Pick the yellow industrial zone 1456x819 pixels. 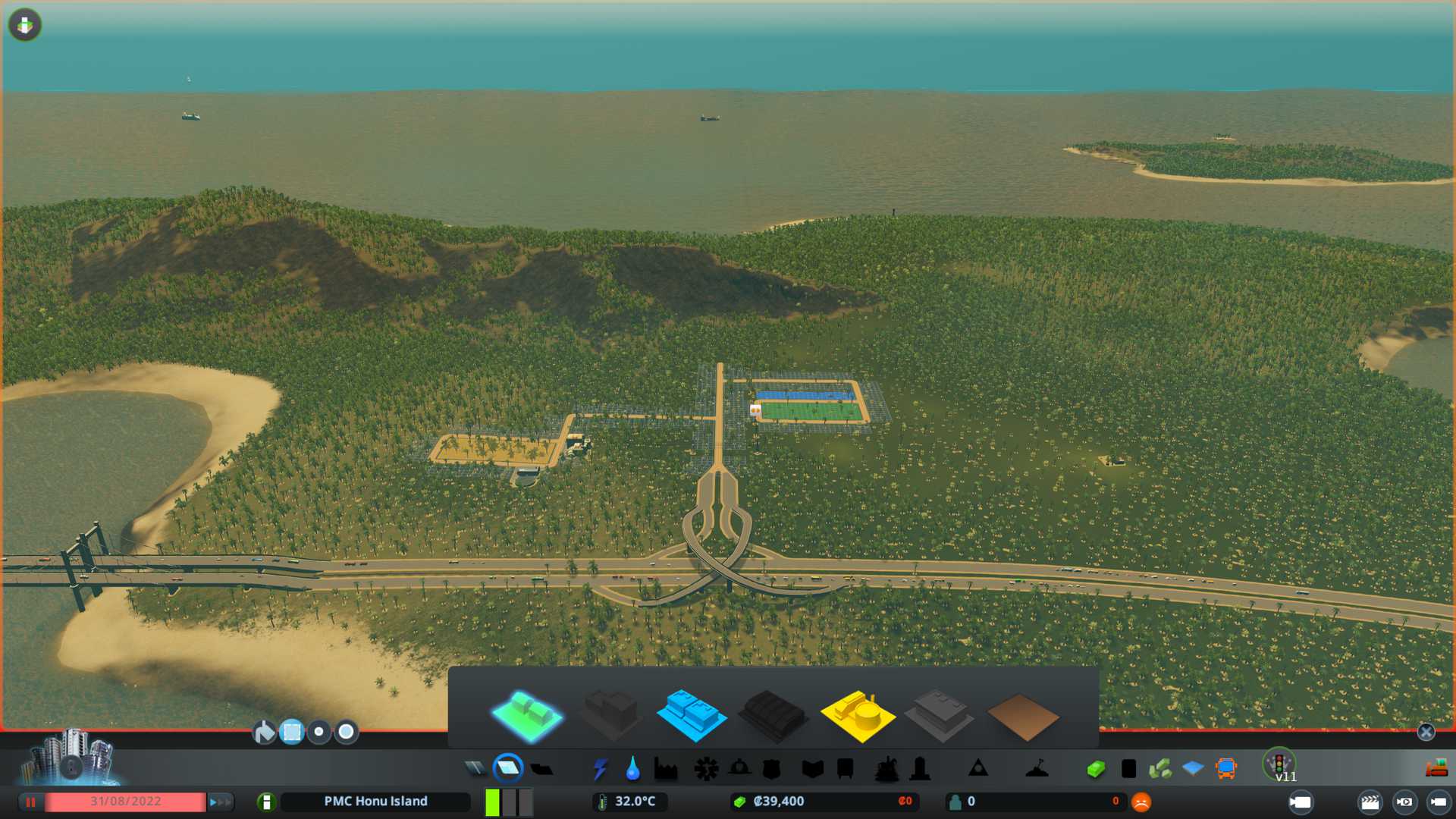858,715
